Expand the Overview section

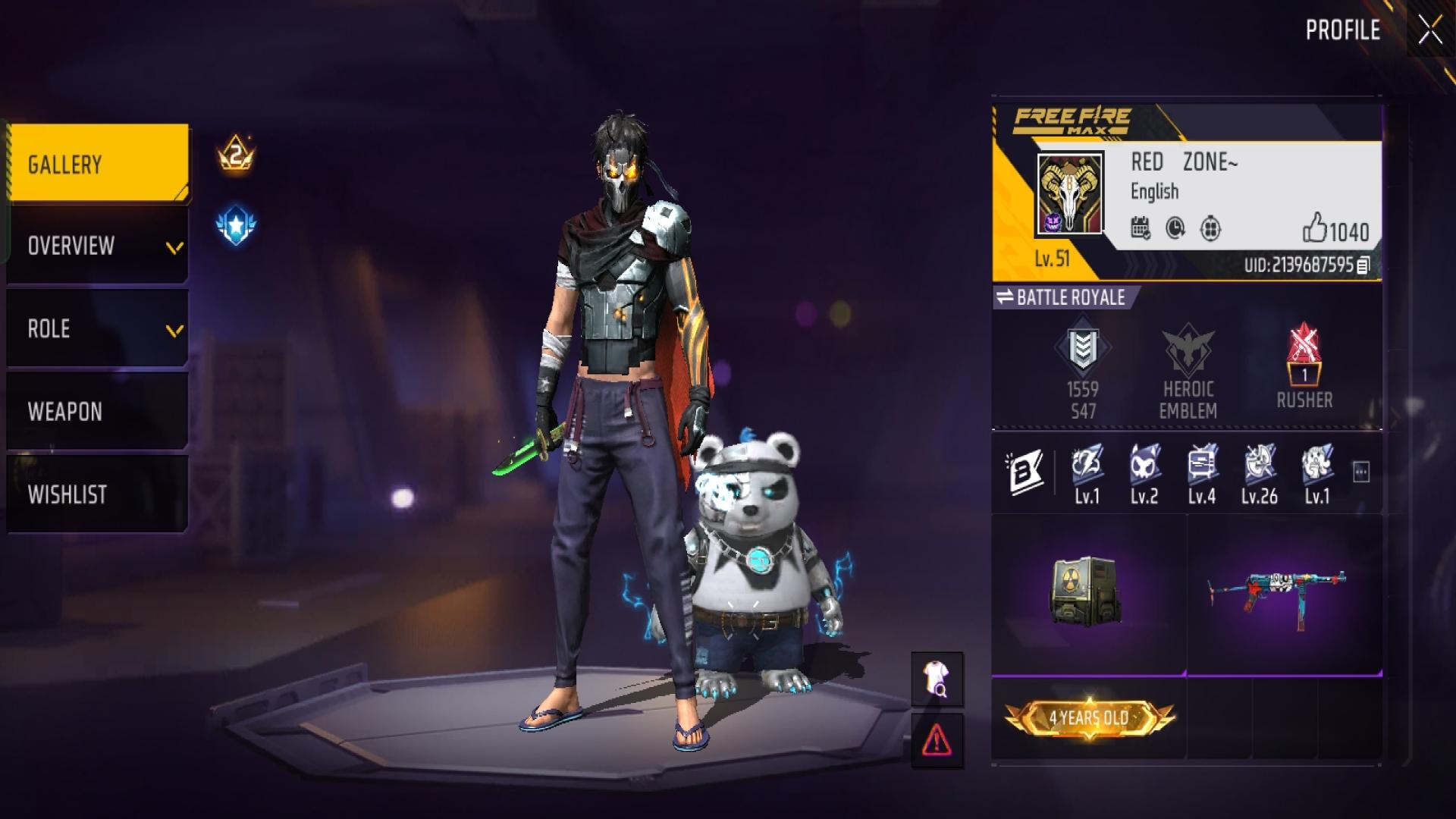pyautogui.click(x=98, y=246)
